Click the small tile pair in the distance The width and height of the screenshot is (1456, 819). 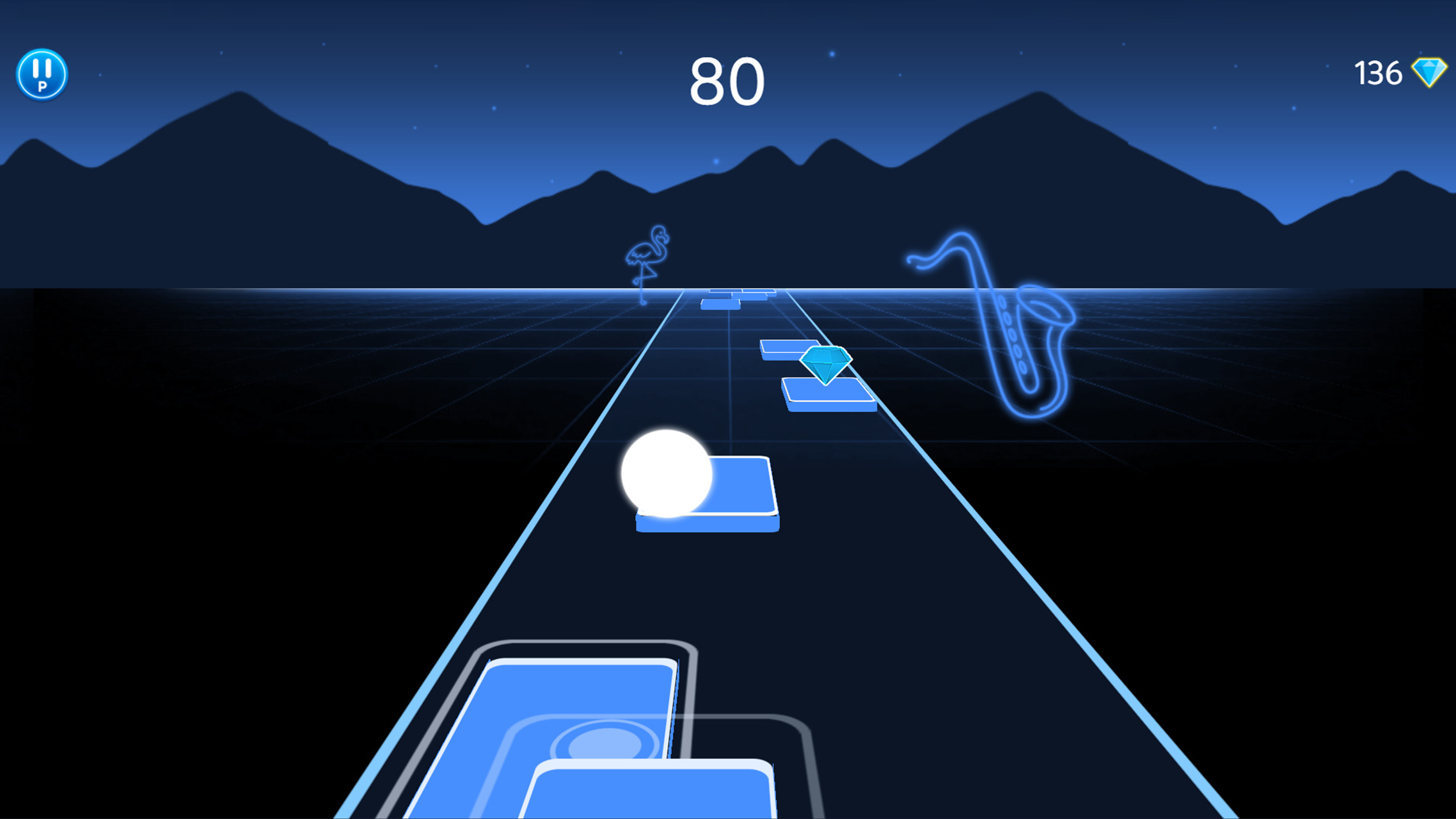pyautogui.click(x=736, y=298)
